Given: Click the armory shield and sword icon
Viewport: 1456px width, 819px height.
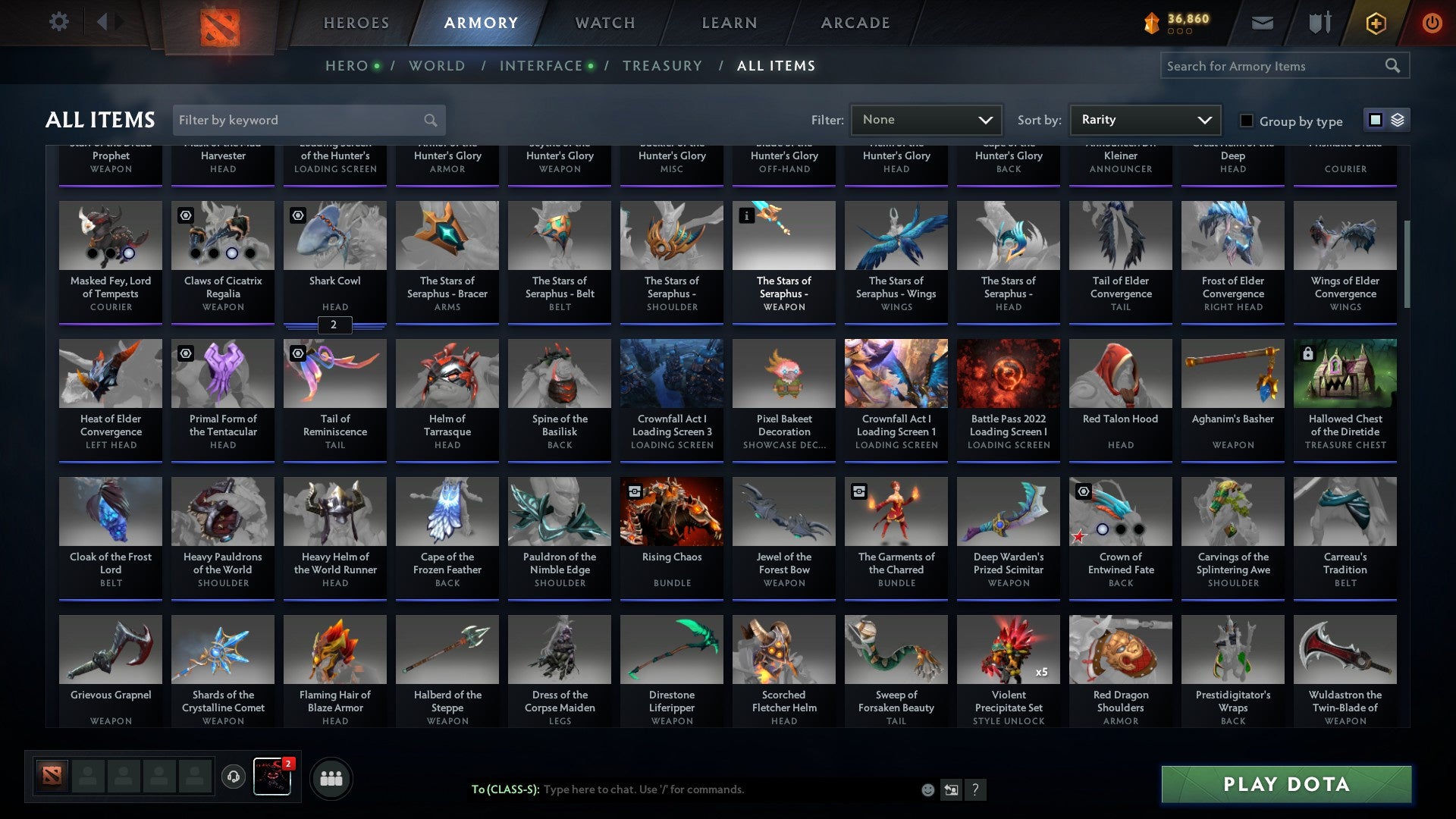Looking at the screenshot, I should (1319, 23).
